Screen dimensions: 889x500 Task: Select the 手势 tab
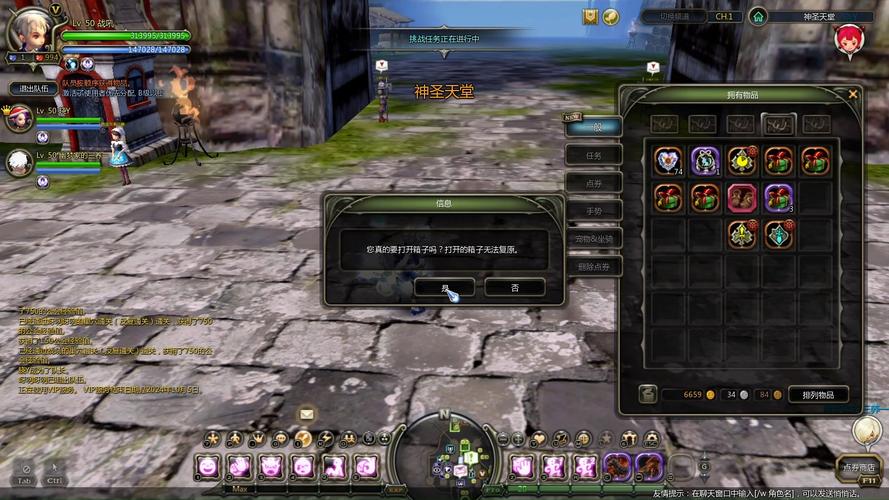pyautogui.click(x=594, y=211)
